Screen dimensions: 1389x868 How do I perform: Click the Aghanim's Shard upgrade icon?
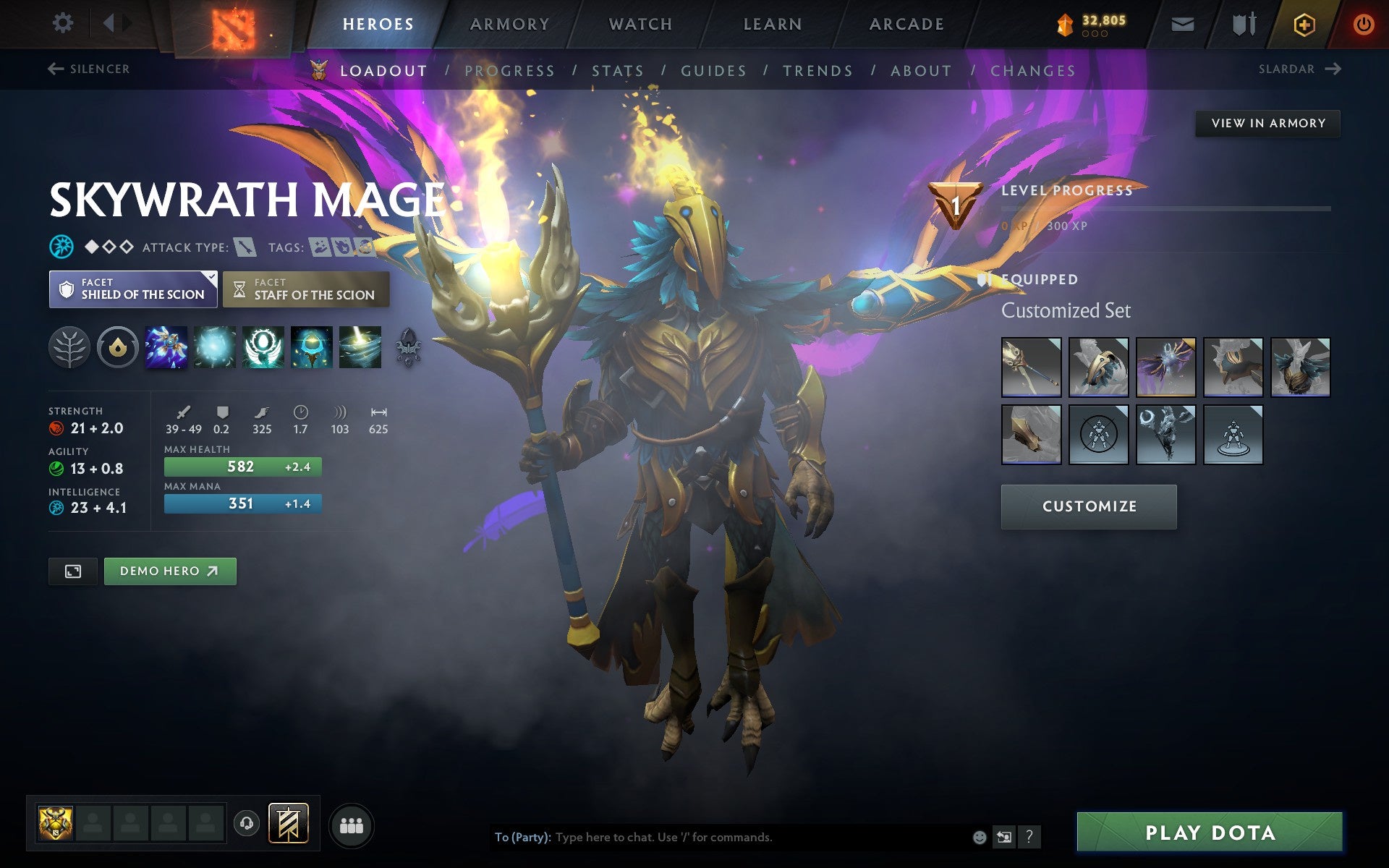coord(408,347)
